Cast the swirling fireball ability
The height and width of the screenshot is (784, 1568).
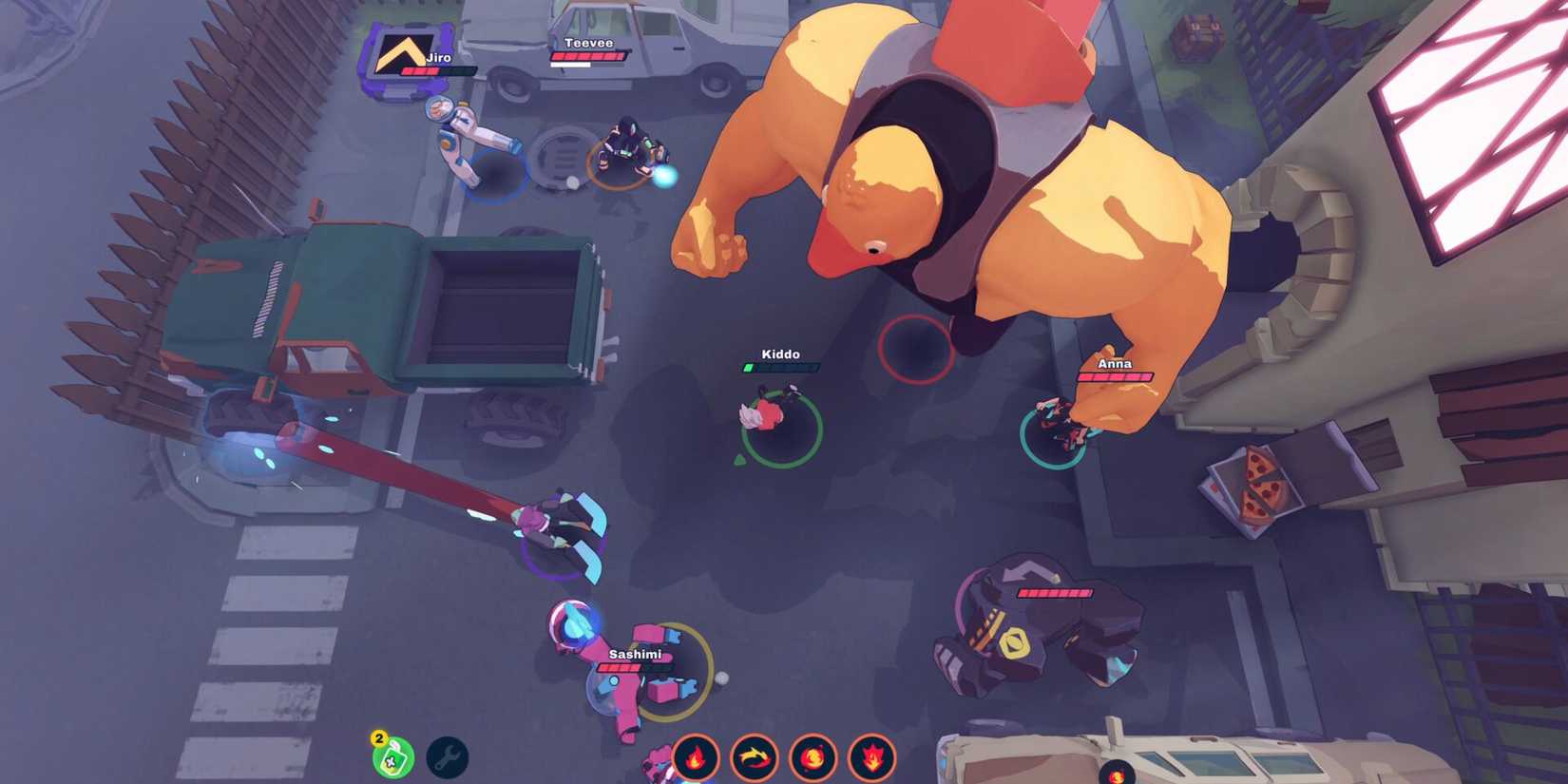813,758
